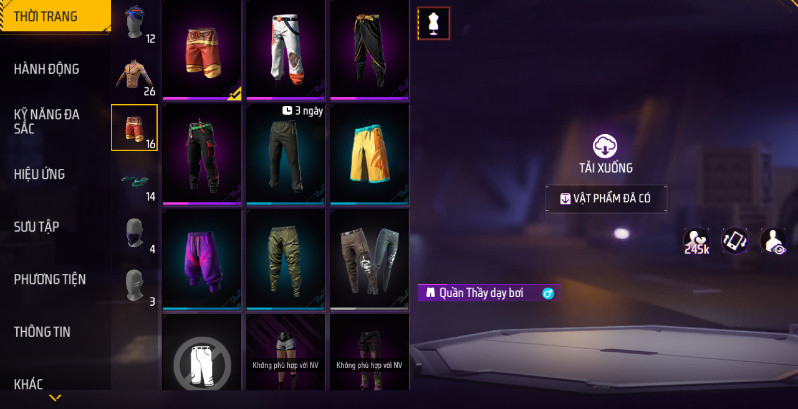Select the olive green cargo pants

click(x=285, y=257)
